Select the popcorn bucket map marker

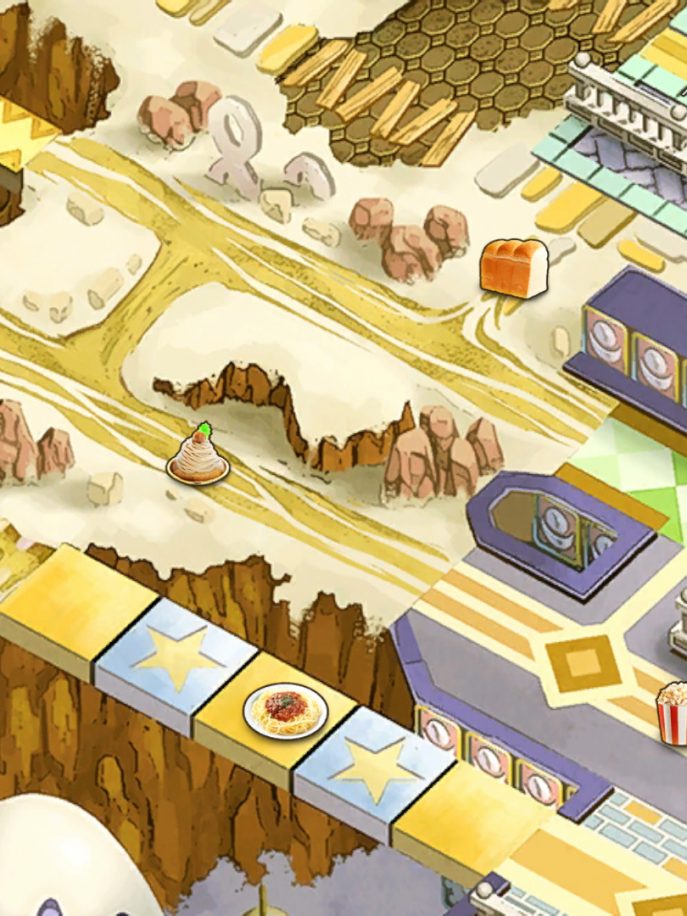click(673, 711)
